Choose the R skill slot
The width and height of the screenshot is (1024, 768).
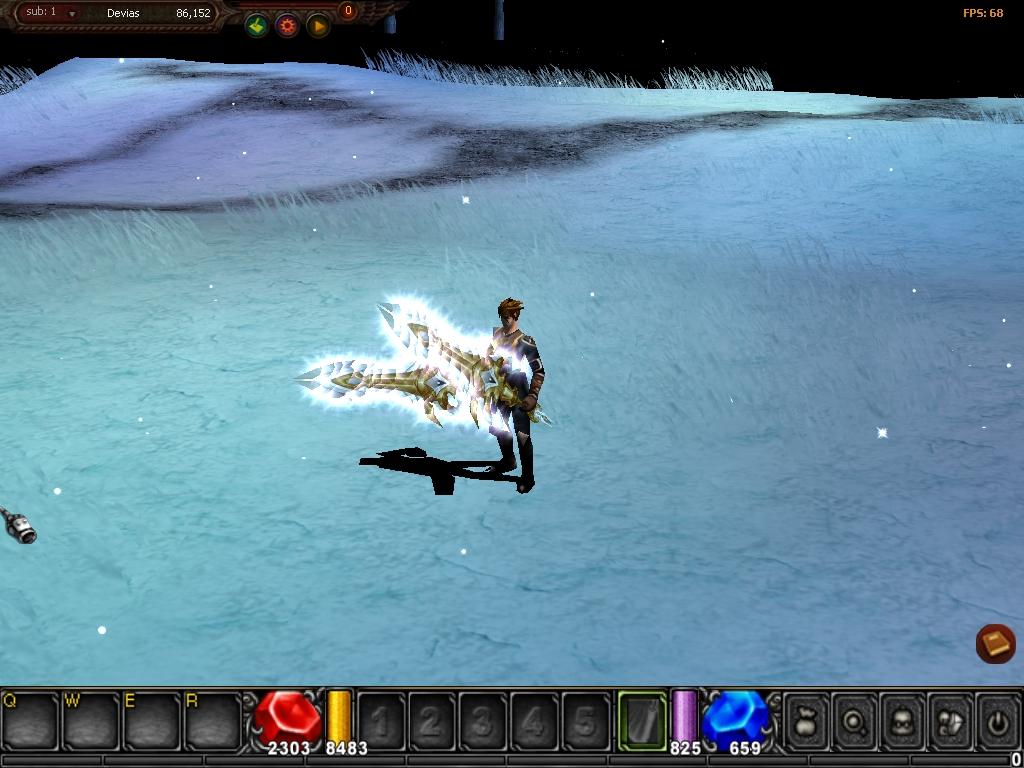(213, 719)
